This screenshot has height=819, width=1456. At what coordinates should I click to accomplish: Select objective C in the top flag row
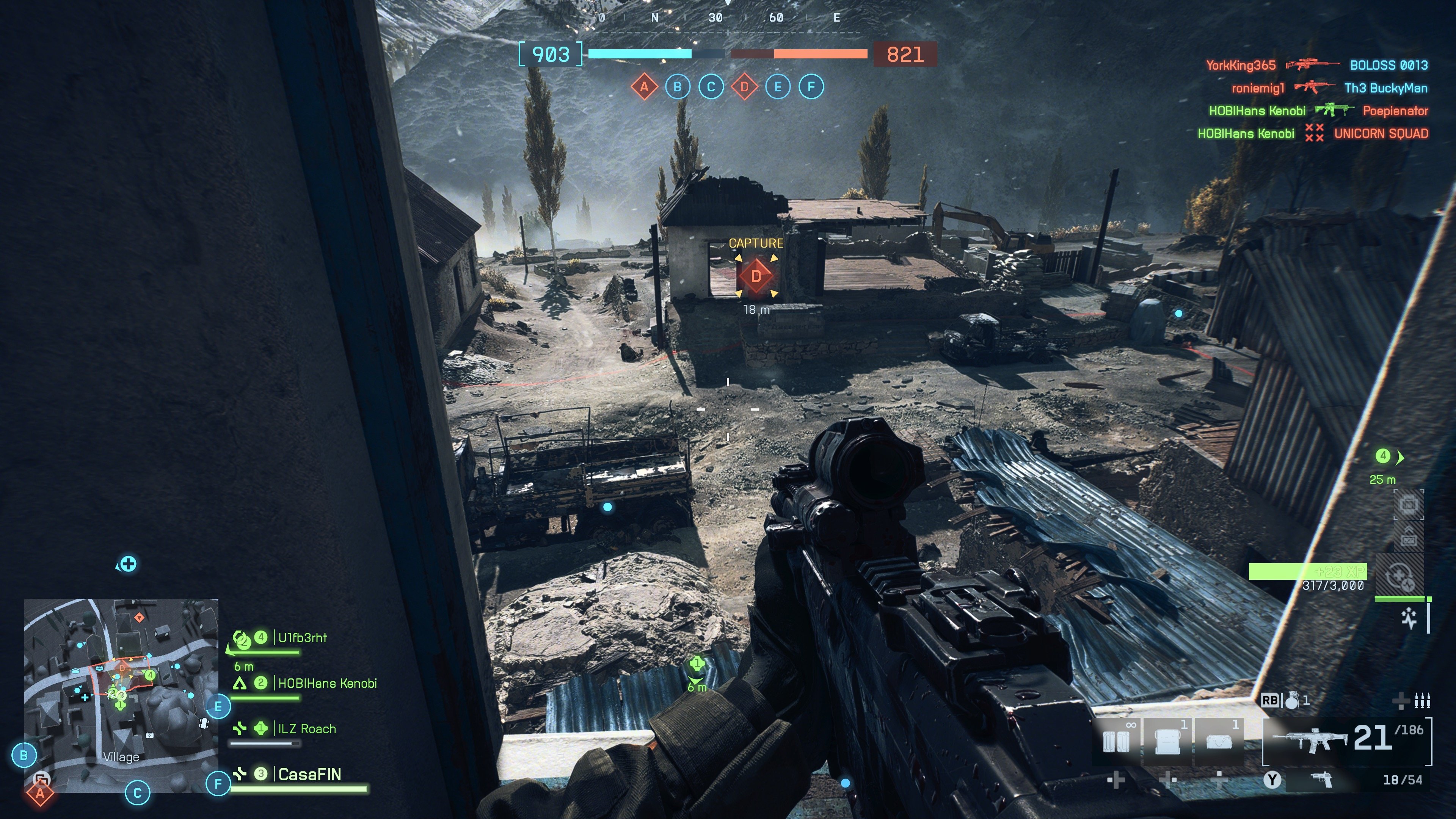click(x=711, y=87)
